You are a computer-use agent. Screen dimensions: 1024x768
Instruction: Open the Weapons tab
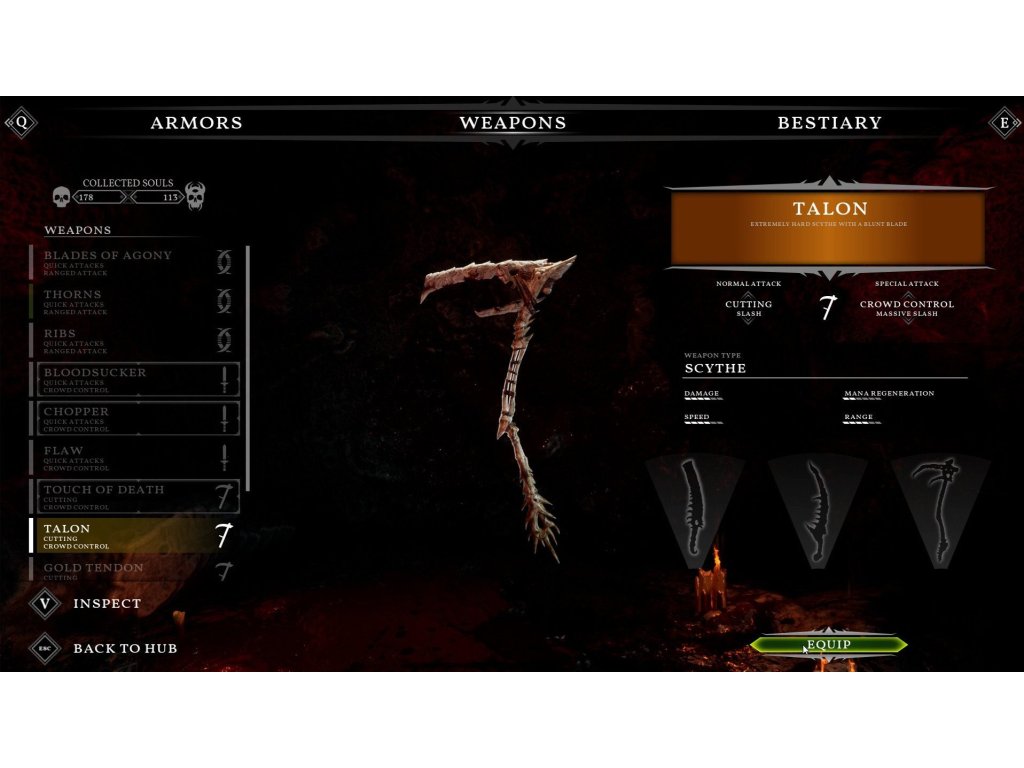pyautogui.click(x=512, y=123)
